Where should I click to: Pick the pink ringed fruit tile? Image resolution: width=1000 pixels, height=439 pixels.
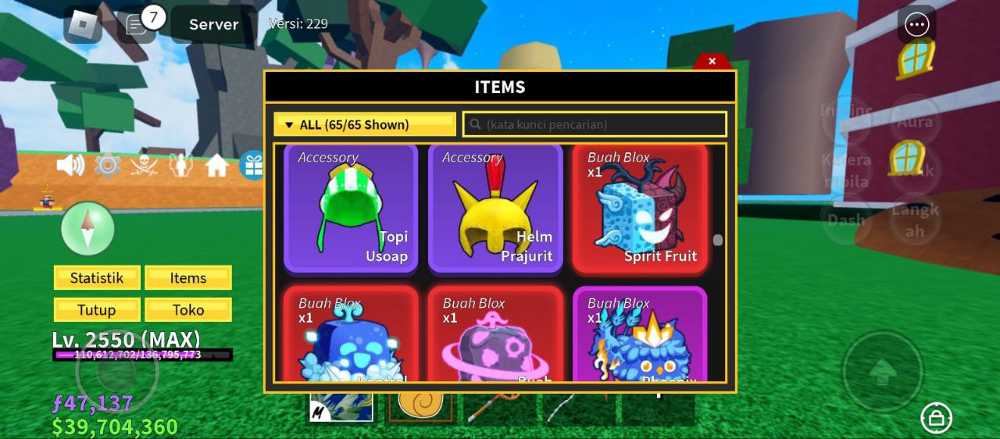coord(495,336)
